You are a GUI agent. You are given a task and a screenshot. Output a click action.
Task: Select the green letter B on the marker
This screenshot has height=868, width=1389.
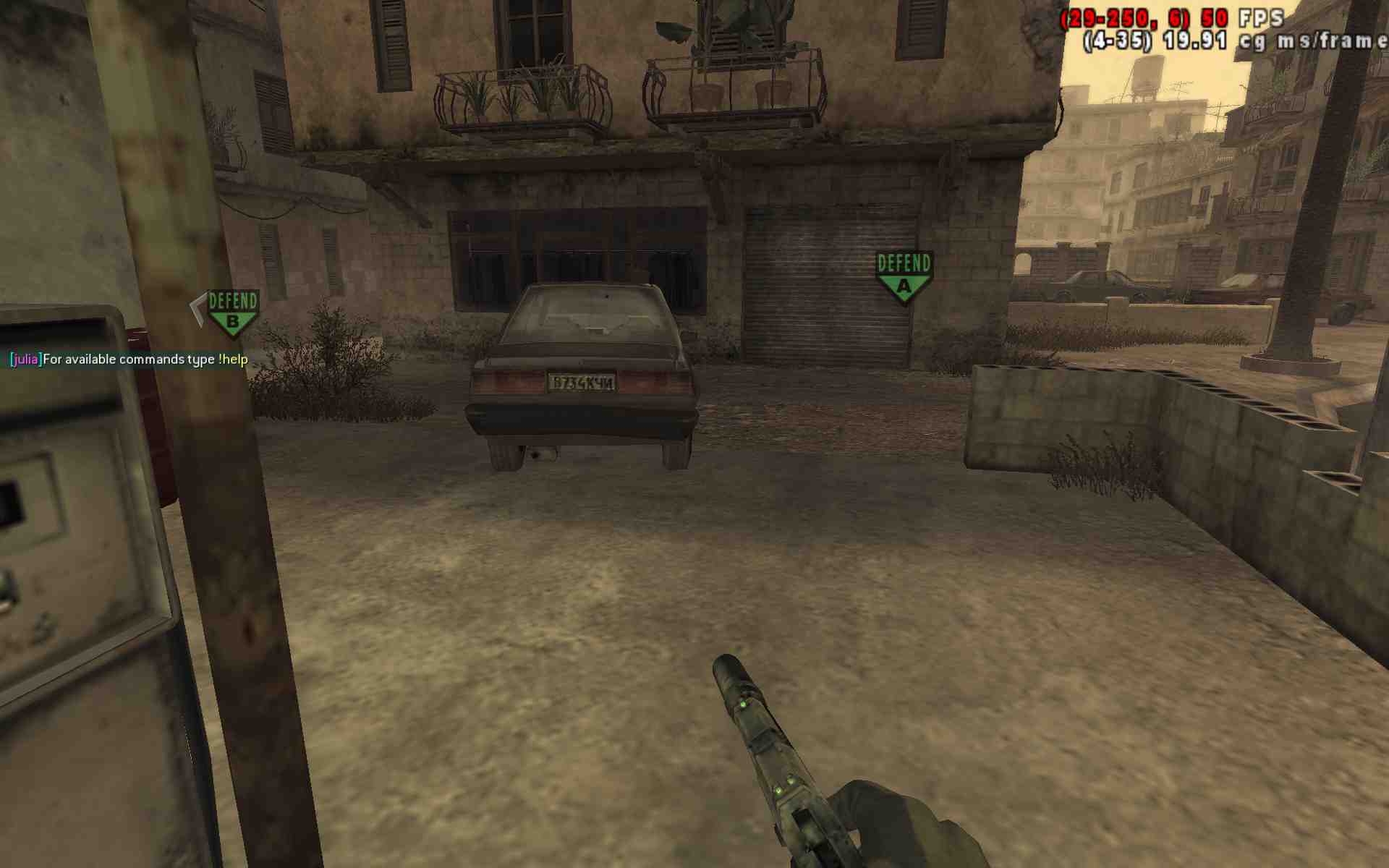[231, 320]
